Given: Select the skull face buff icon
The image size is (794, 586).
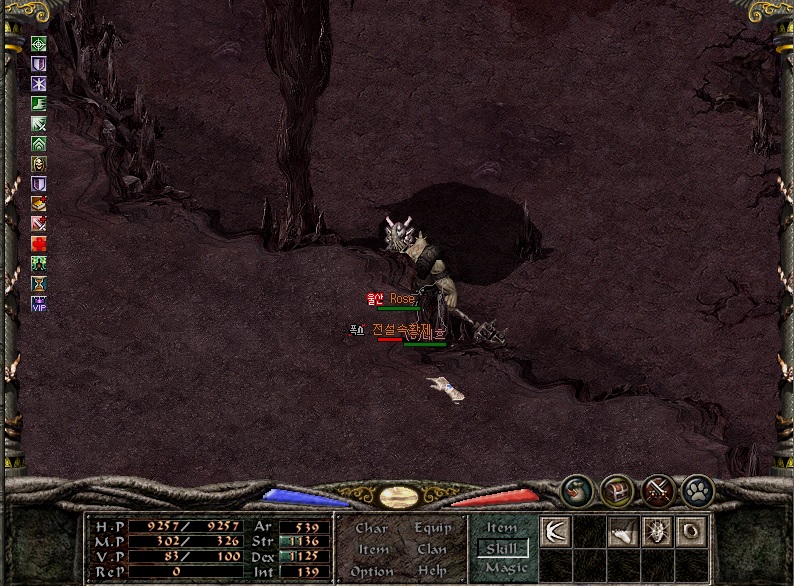Looking at the screenshot, I should click(x=39, y=164).
